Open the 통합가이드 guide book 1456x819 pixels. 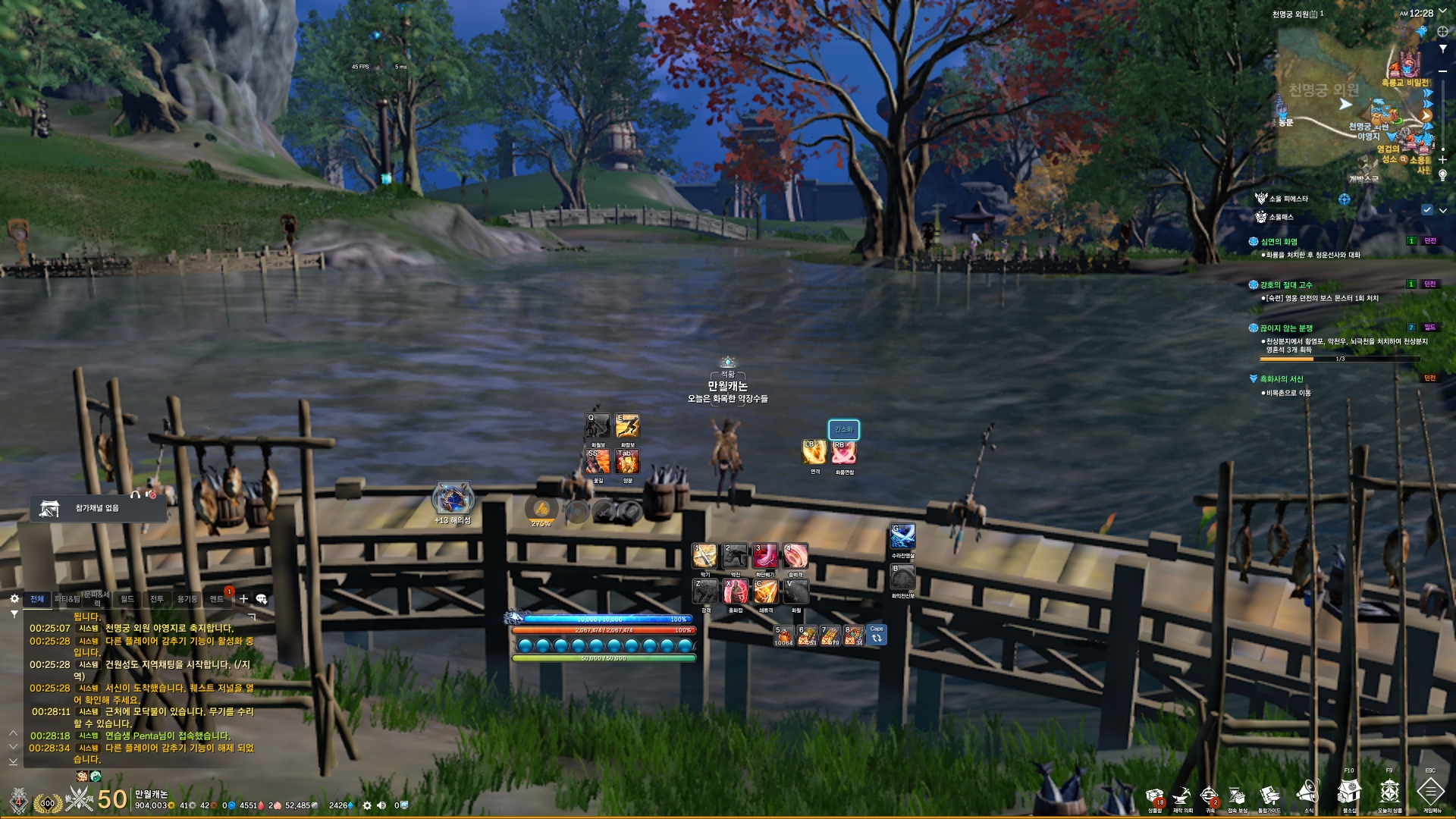(1269, 796)
